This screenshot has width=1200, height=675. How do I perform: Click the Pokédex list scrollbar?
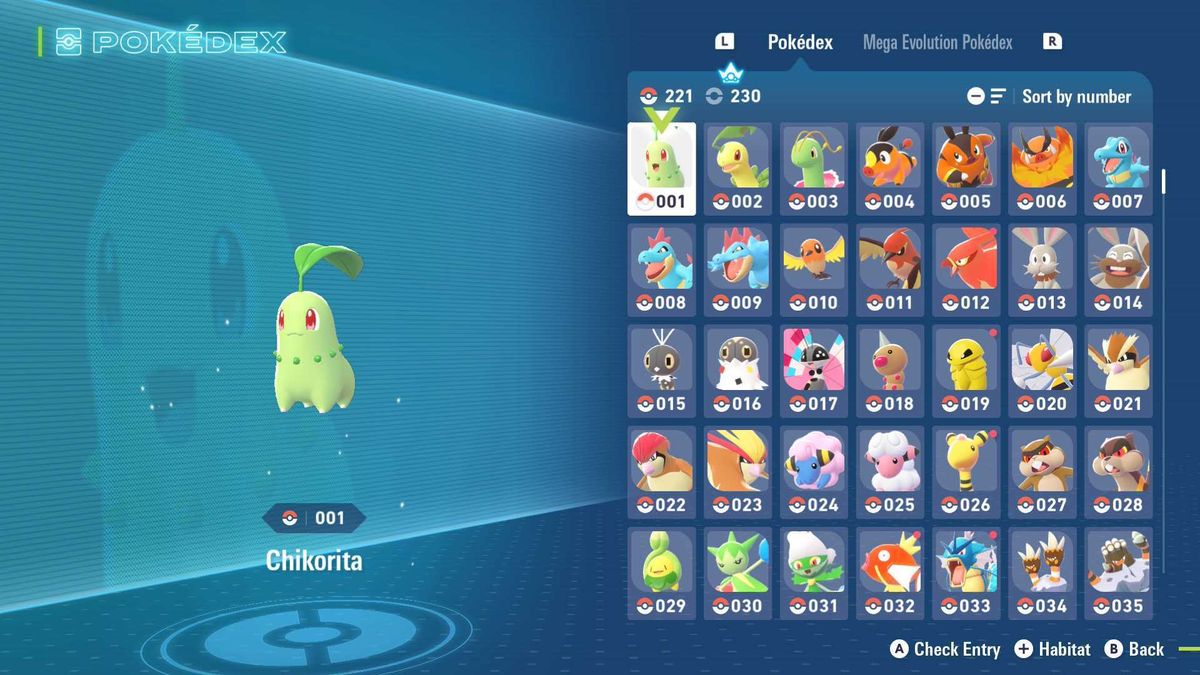pos(1163,182)
